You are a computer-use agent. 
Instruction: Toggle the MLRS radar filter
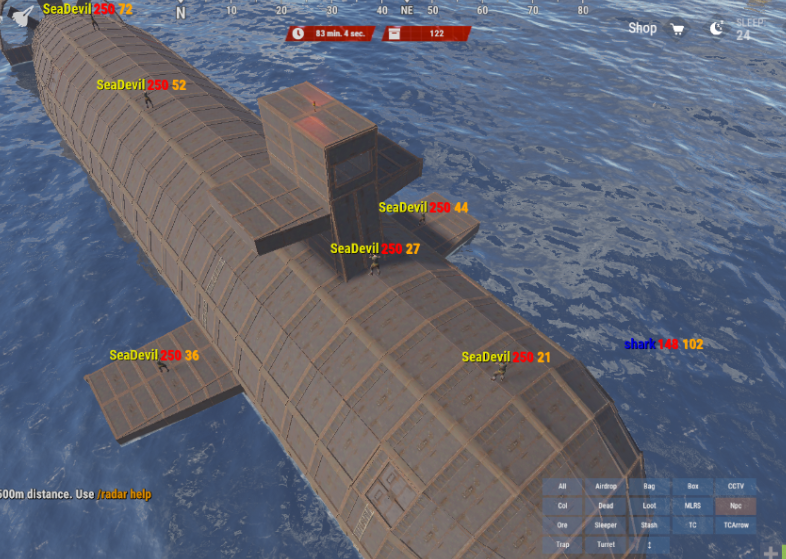[693, 506]
